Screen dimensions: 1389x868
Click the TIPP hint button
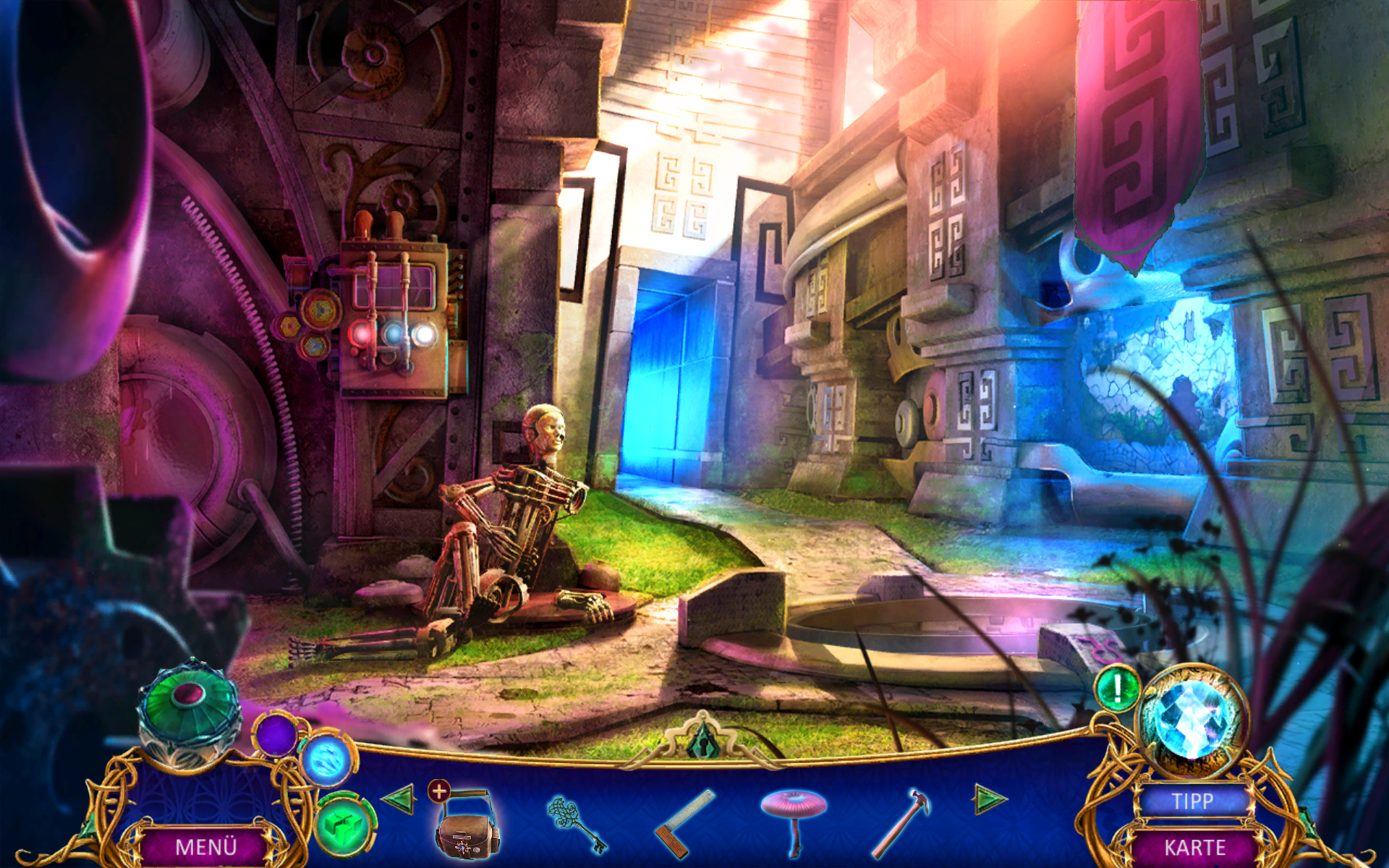(x=1192, y=801)
